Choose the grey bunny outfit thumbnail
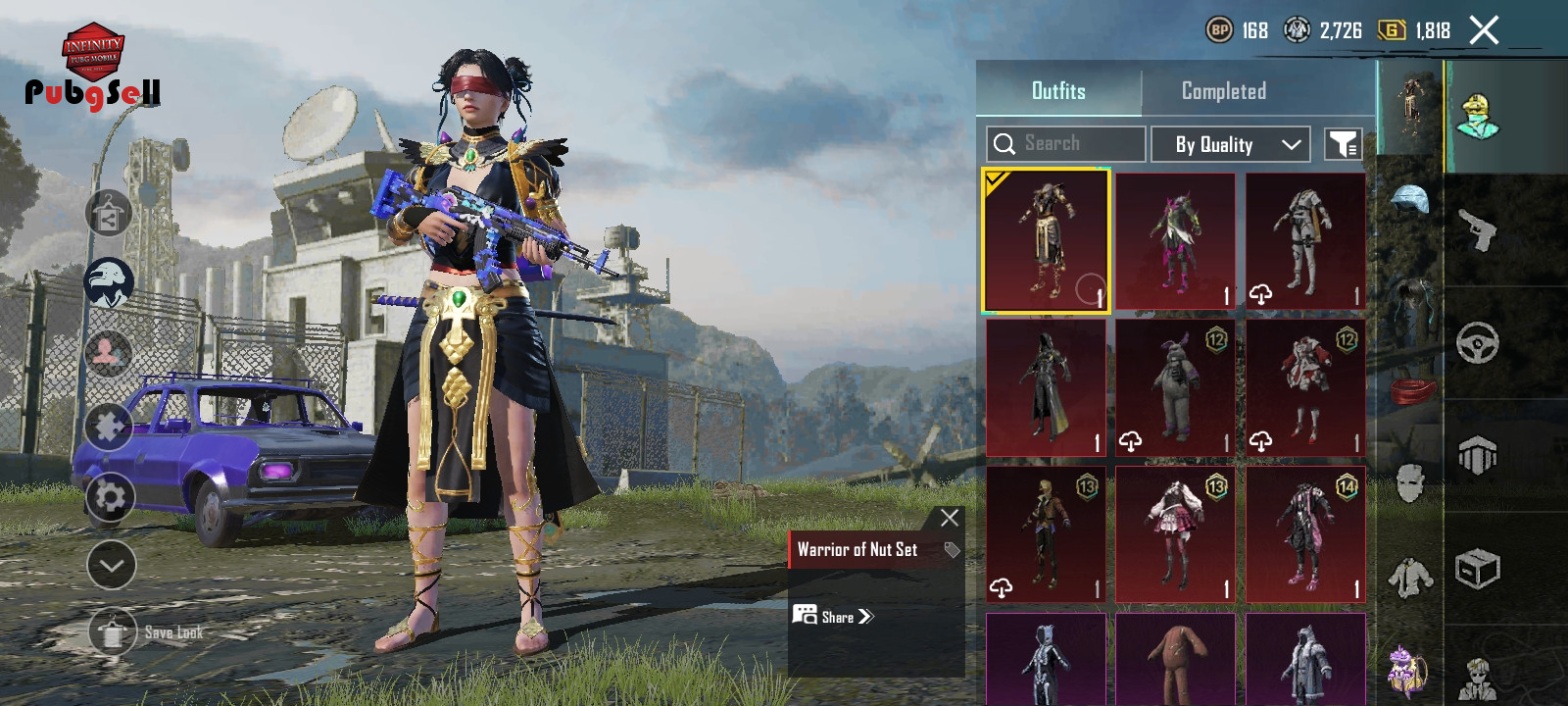The height and width of the screenshot is (706, 1568). [x=1175, y=388]
